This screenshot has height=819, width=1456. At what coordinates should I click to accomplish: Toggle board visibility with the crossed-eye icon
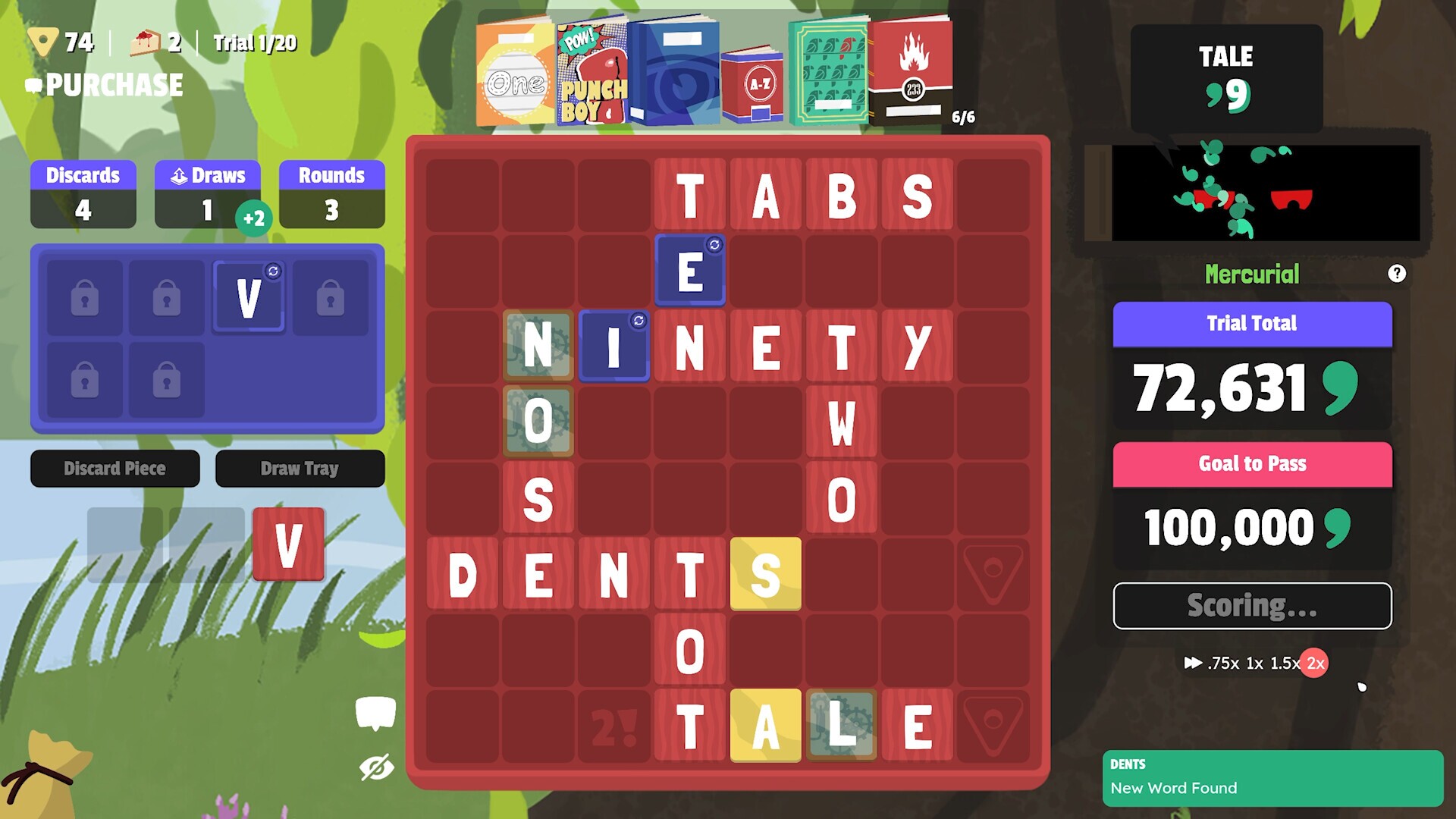pyautogui.click(x=377, y=768)
